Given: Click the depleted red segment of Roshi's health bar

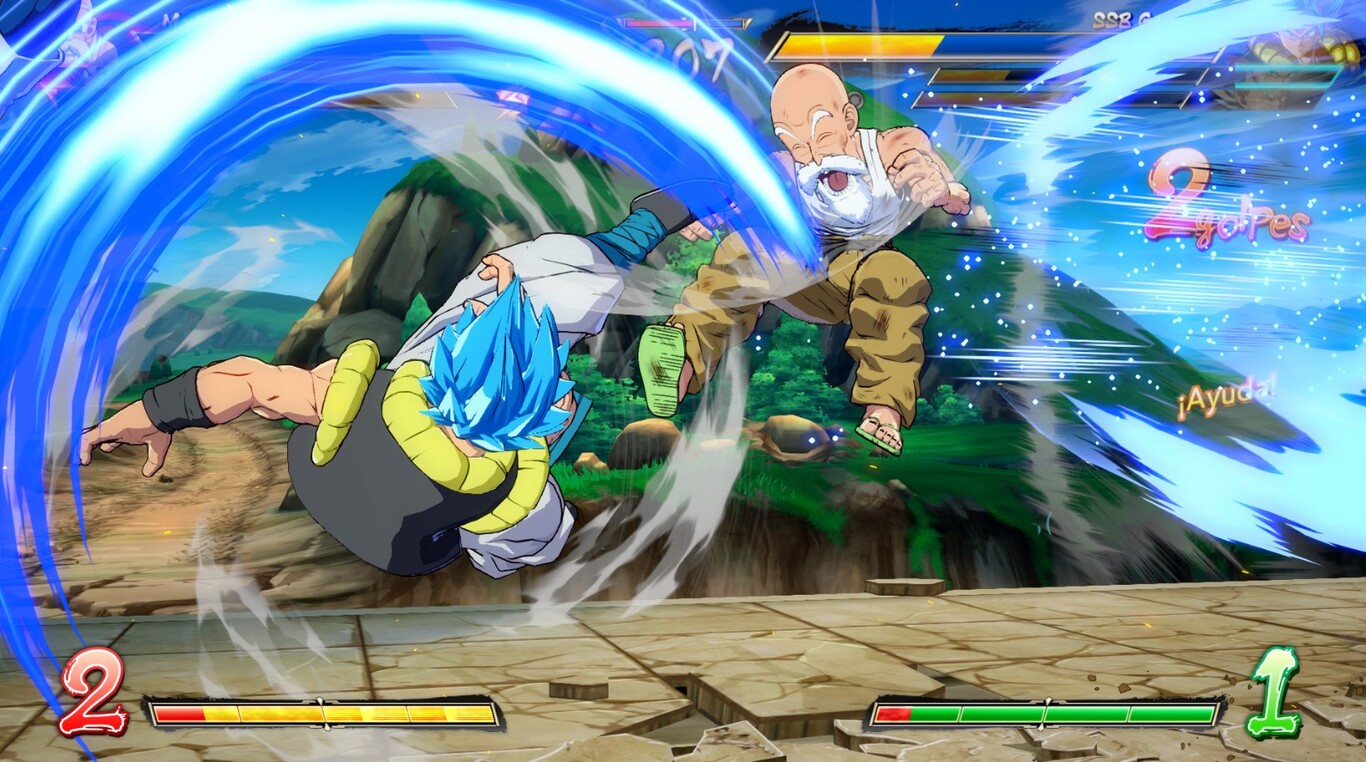Looking at the screenshot, I should tap(895, 712).
